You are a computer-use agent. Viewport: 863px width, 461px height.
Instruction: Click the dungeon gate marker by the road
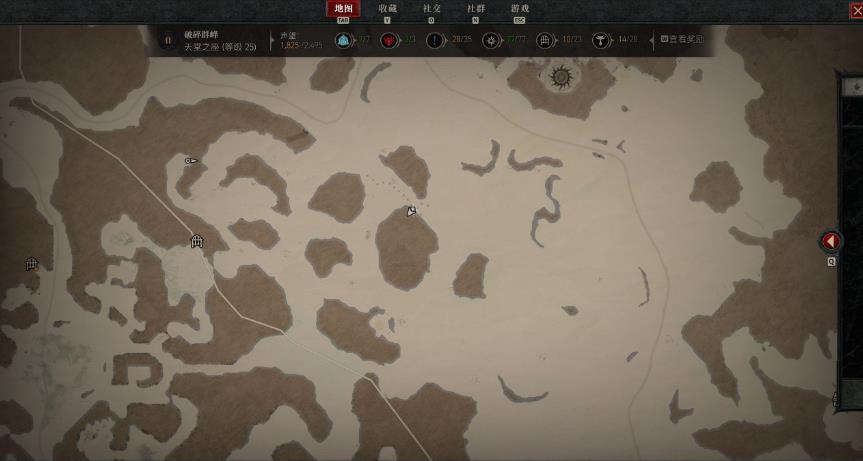click(x=197, y=241)
